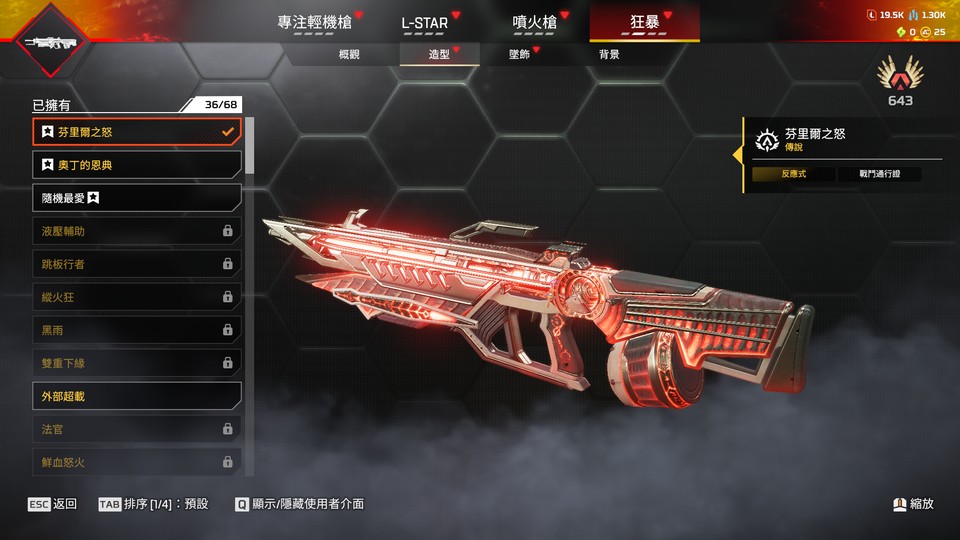Select the 奧丁的恩典 skin
The width and height of the screenshot is (960, 540).
[x=137, y=164]
